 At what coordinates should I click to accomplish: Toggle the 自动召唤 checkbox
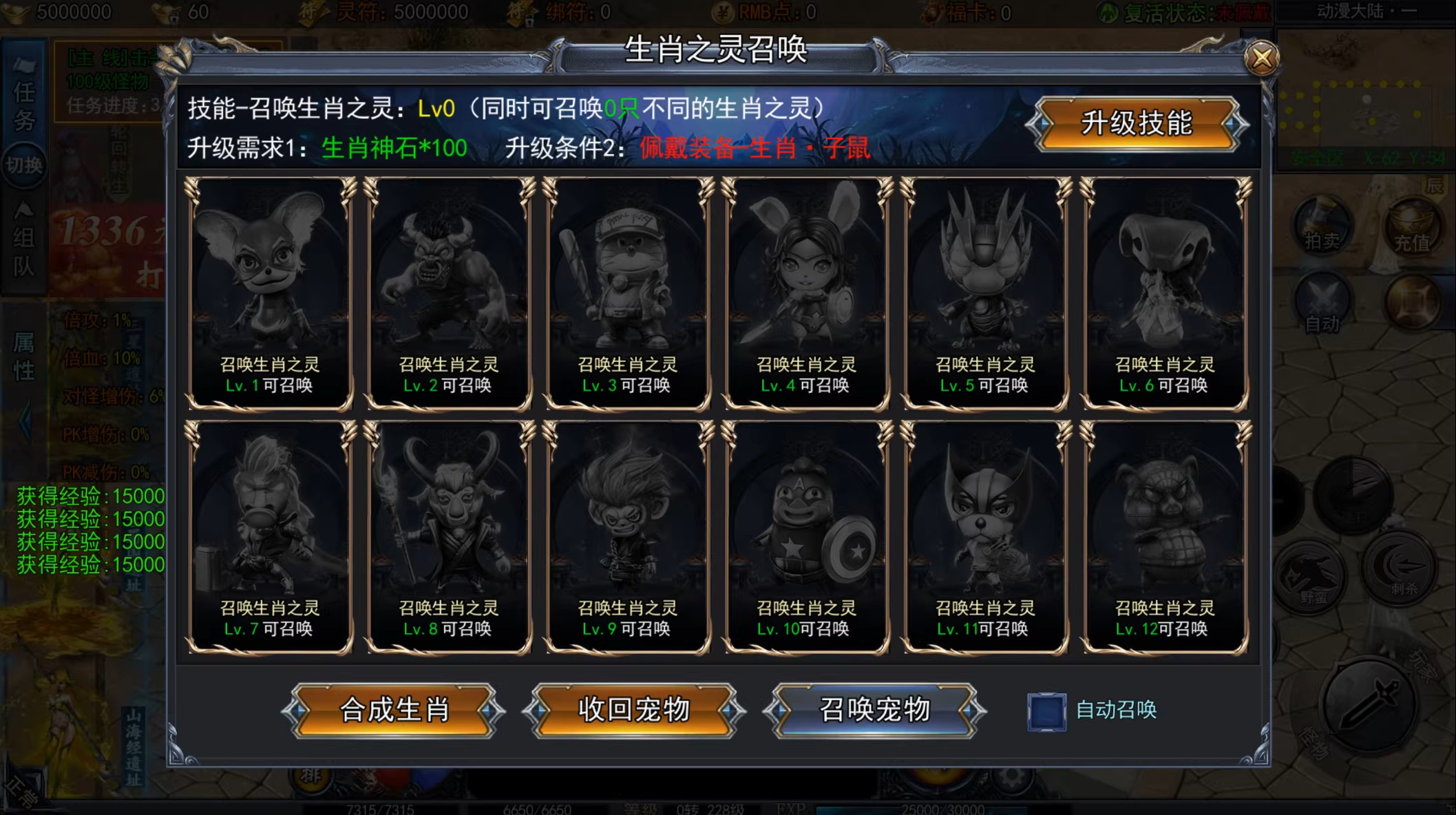(1046, 711)
